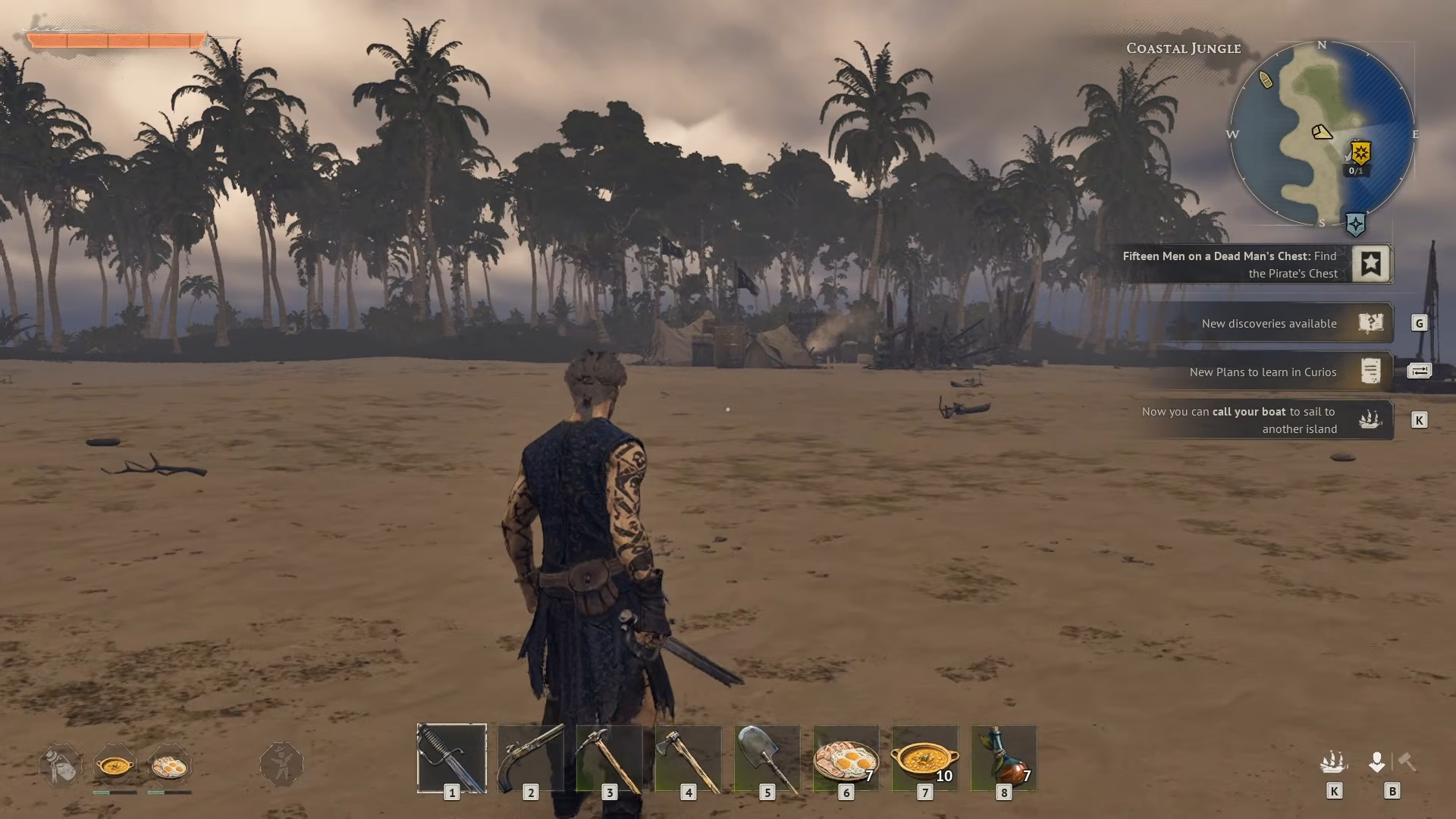Select the blue compass marker below the minimap
This screenshot has width=1456, height=819.
click(1355, 224)
